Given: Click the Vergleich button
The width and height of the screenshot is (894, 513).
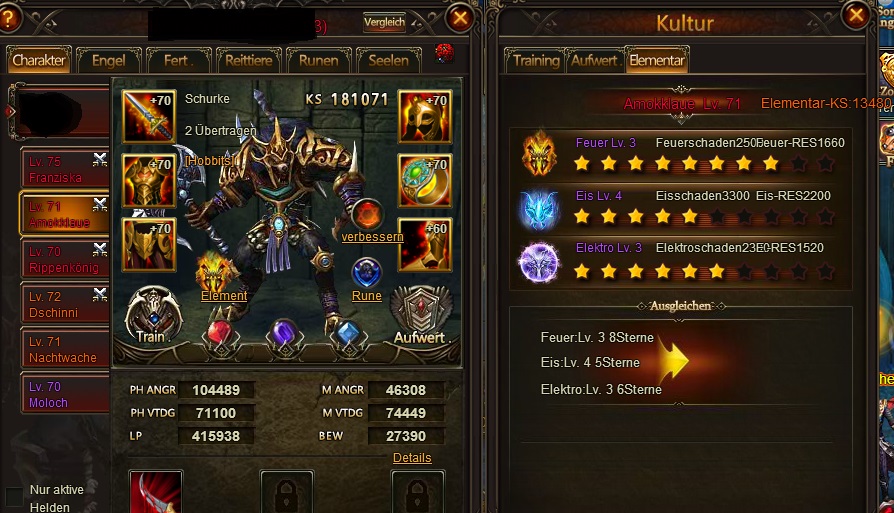Looking at the screenshot, I should (384, 22).
